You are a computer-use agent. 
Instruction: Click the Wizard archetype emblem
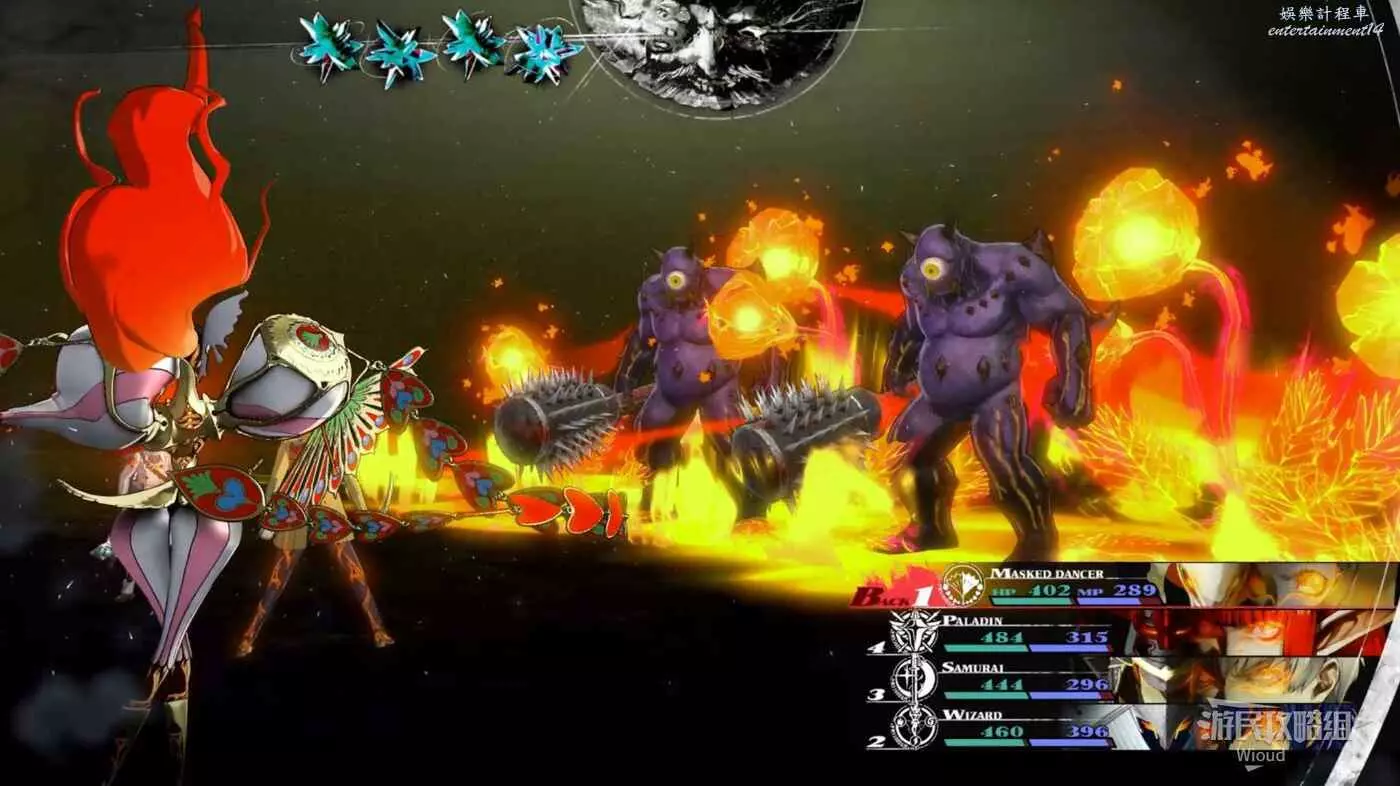(x=914, y=727)
